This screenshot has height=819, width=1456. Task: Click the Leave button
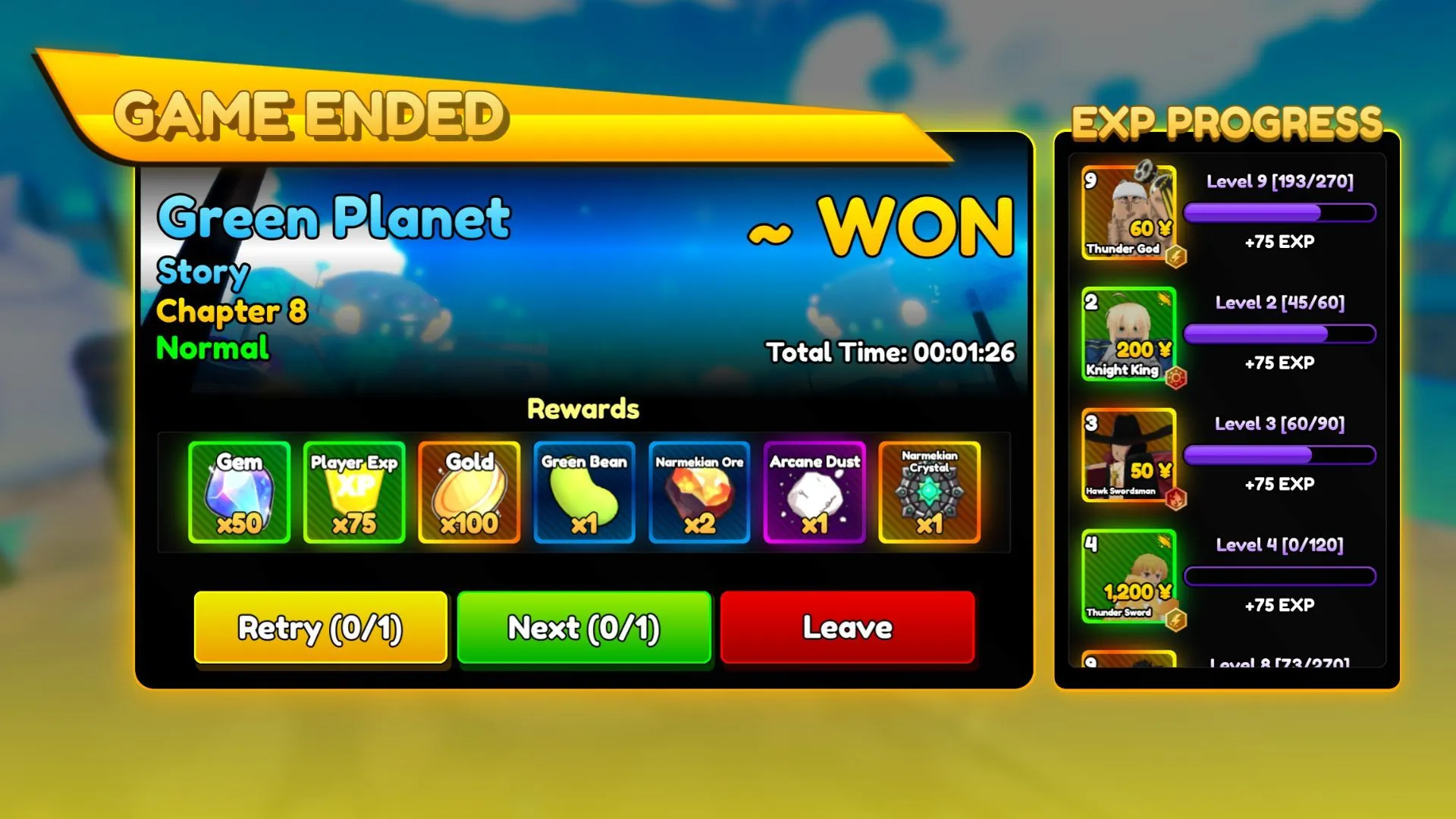[x=847, y=628]
